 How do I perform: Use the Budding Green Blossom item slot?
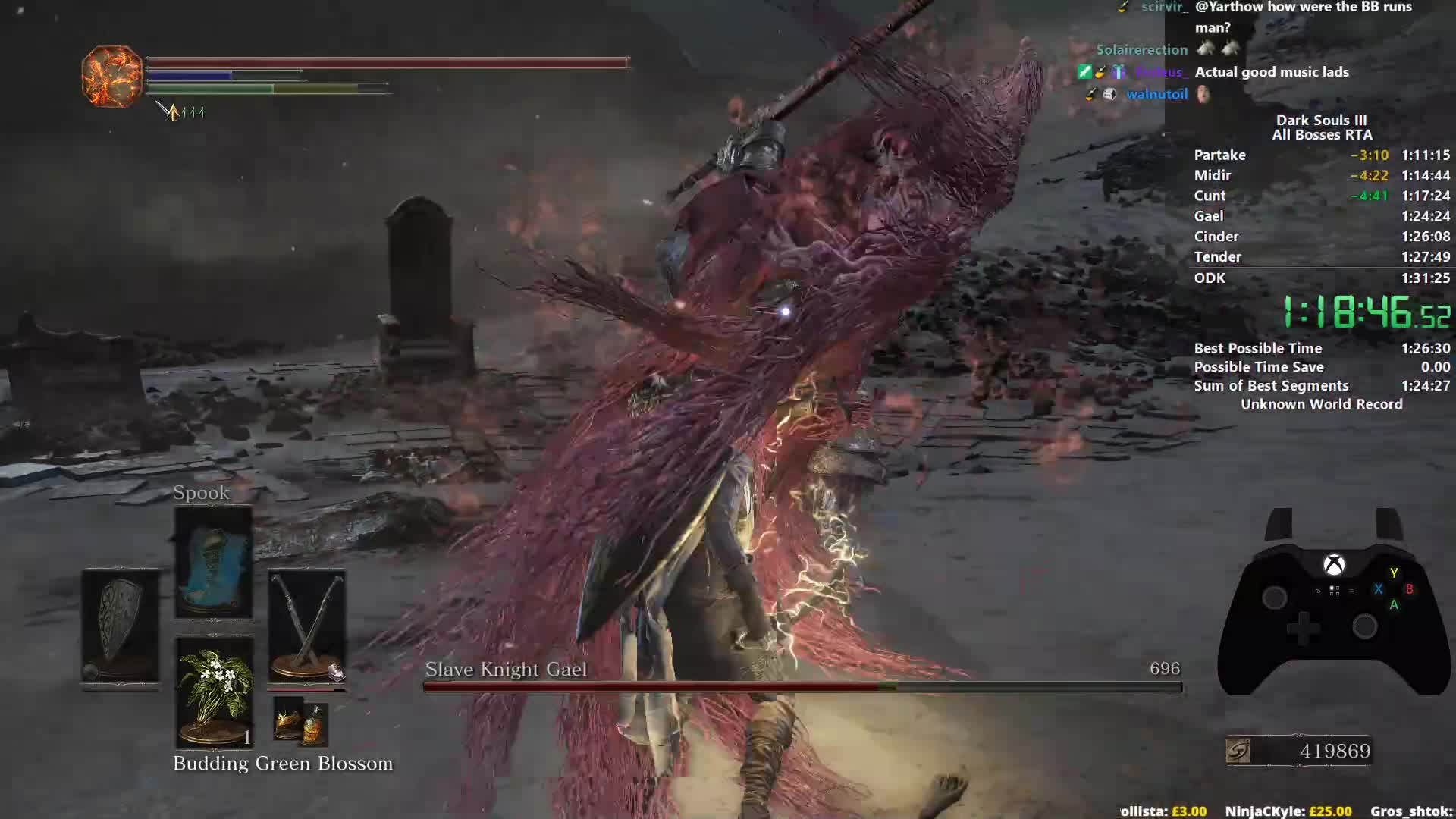coord(213,692)
